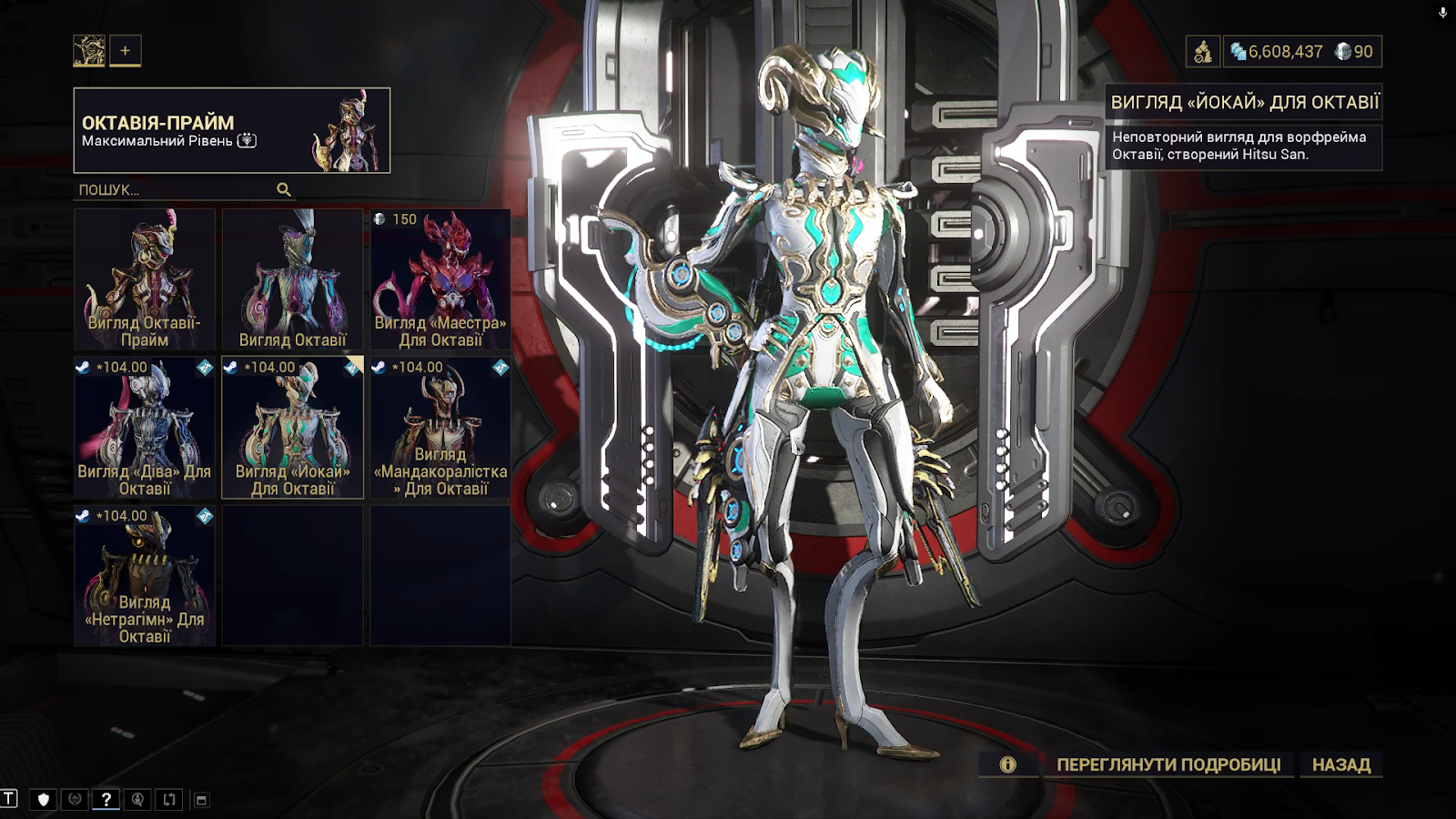The width and height of the screenshot is (1456, 819).
Task: Select the «Нетрагімн» Октавія skin
Action: click(x=145, y=576)
